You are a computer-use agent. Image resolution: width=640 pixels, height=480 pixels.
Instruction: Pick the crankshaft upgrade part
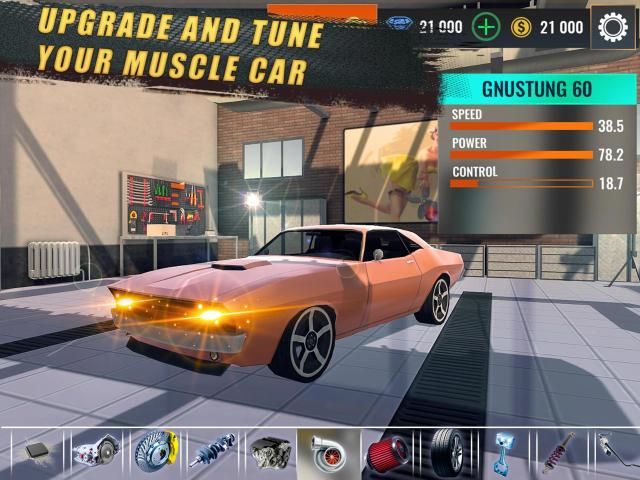[x=212, y=452]
